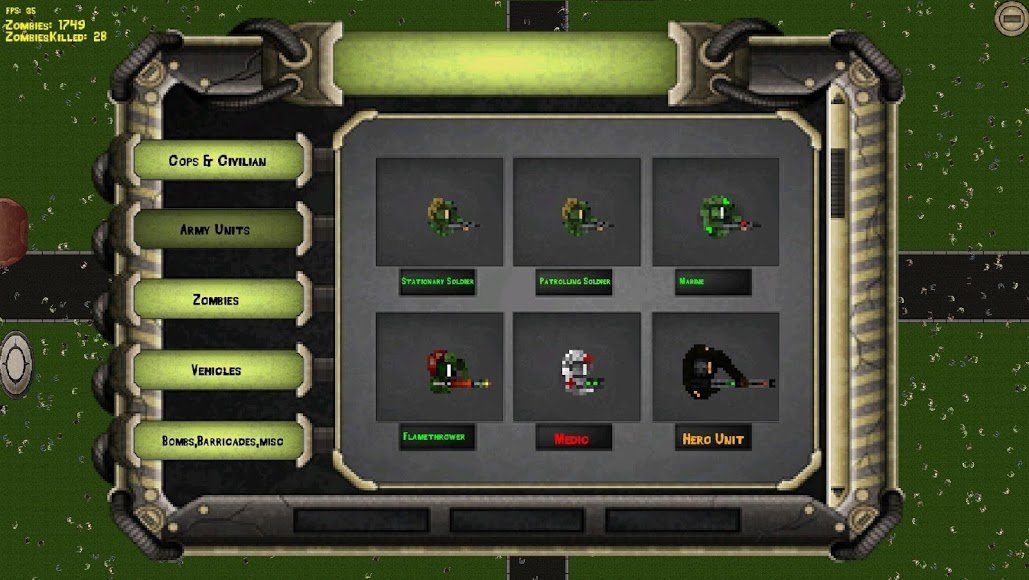The width and height of the screenshot is (1029, 580).
Task: Click the unit list scrollbar handle
Action: (837, 185)
